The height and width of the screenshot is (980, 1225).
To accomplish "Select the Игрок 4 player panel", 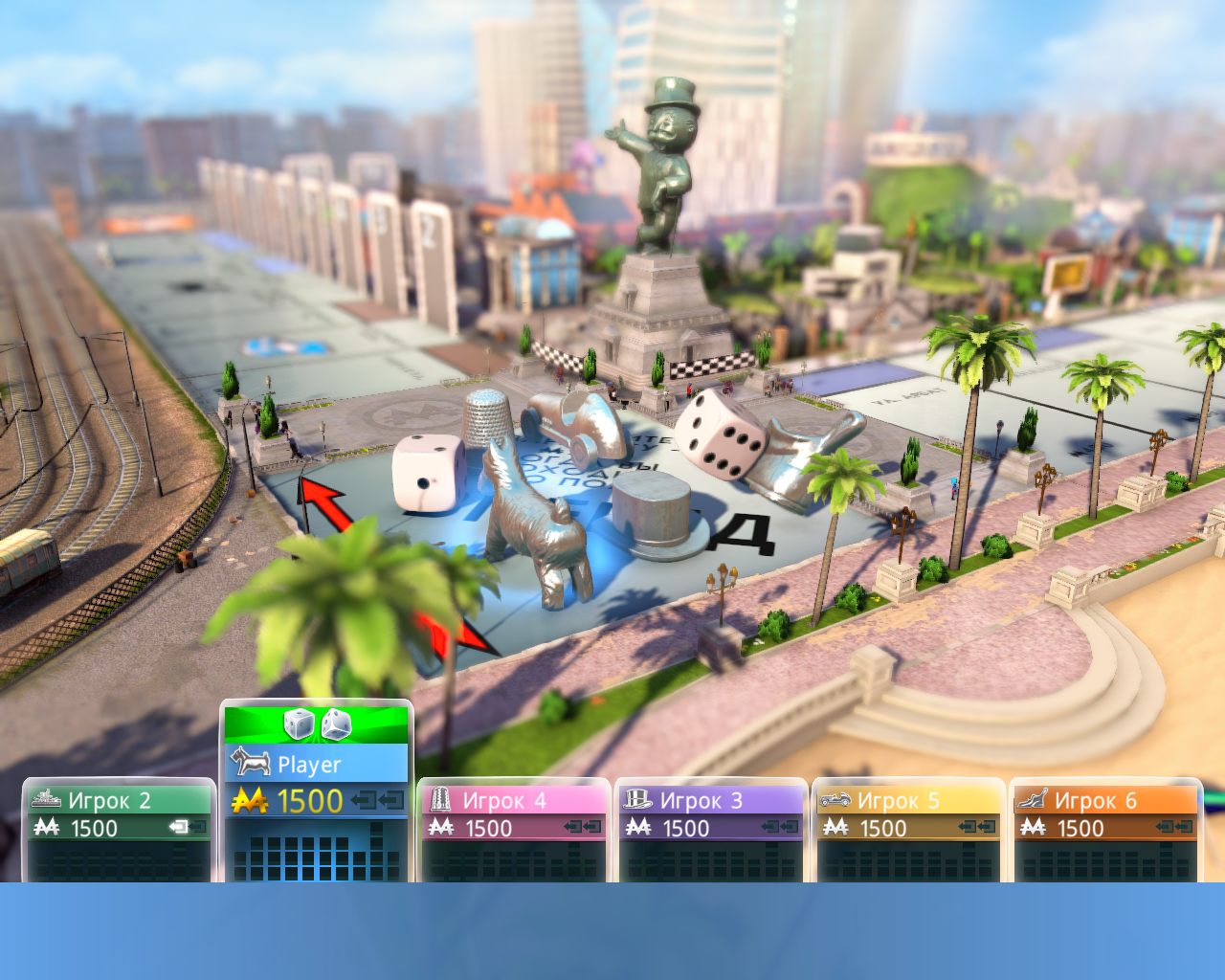I will (513, 829).
